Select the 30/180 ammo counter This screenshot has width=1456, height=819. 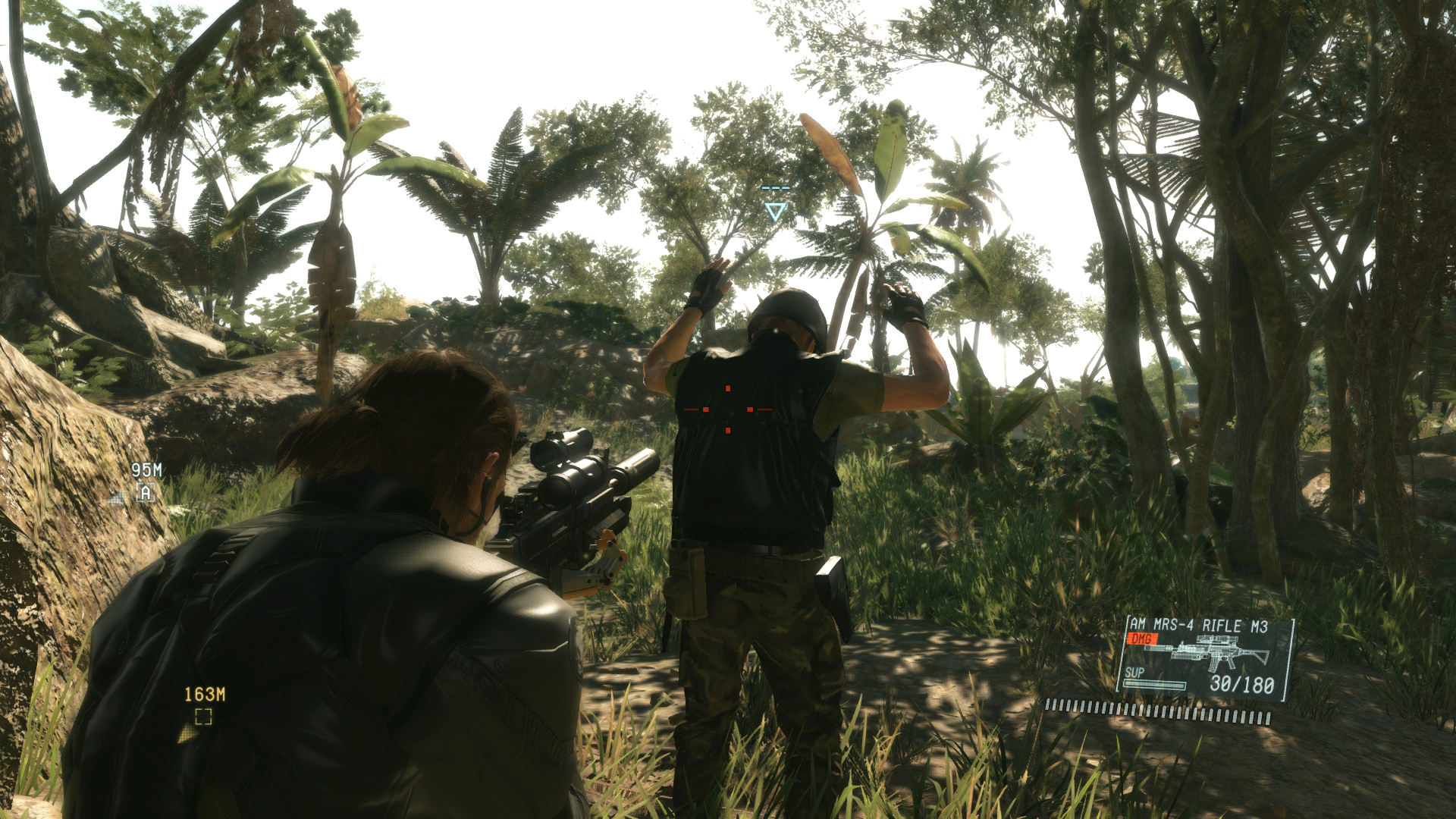[1241, 684]
